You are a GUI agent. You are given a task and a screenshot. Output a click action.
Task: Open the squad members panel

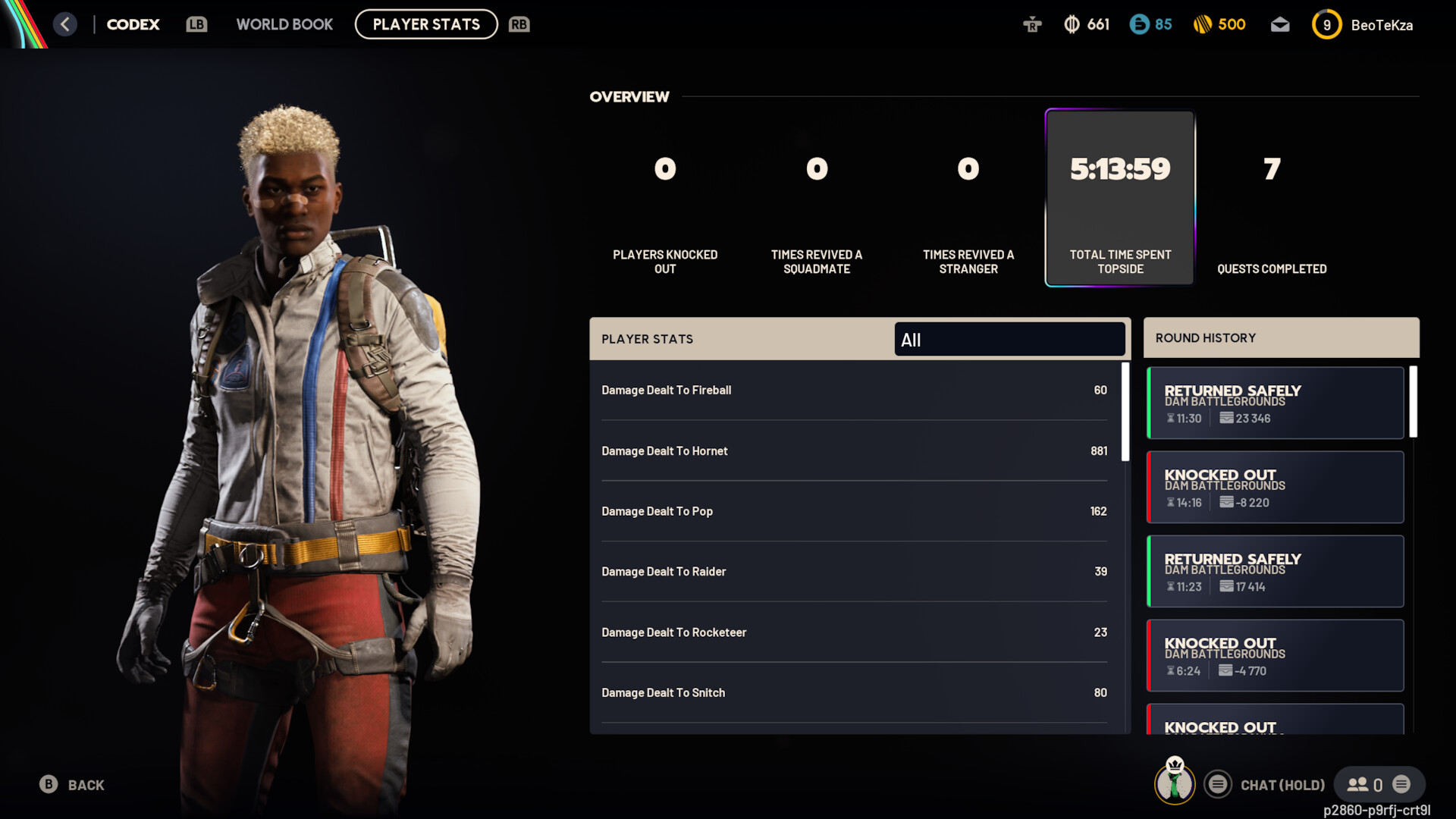(1367, 785)
